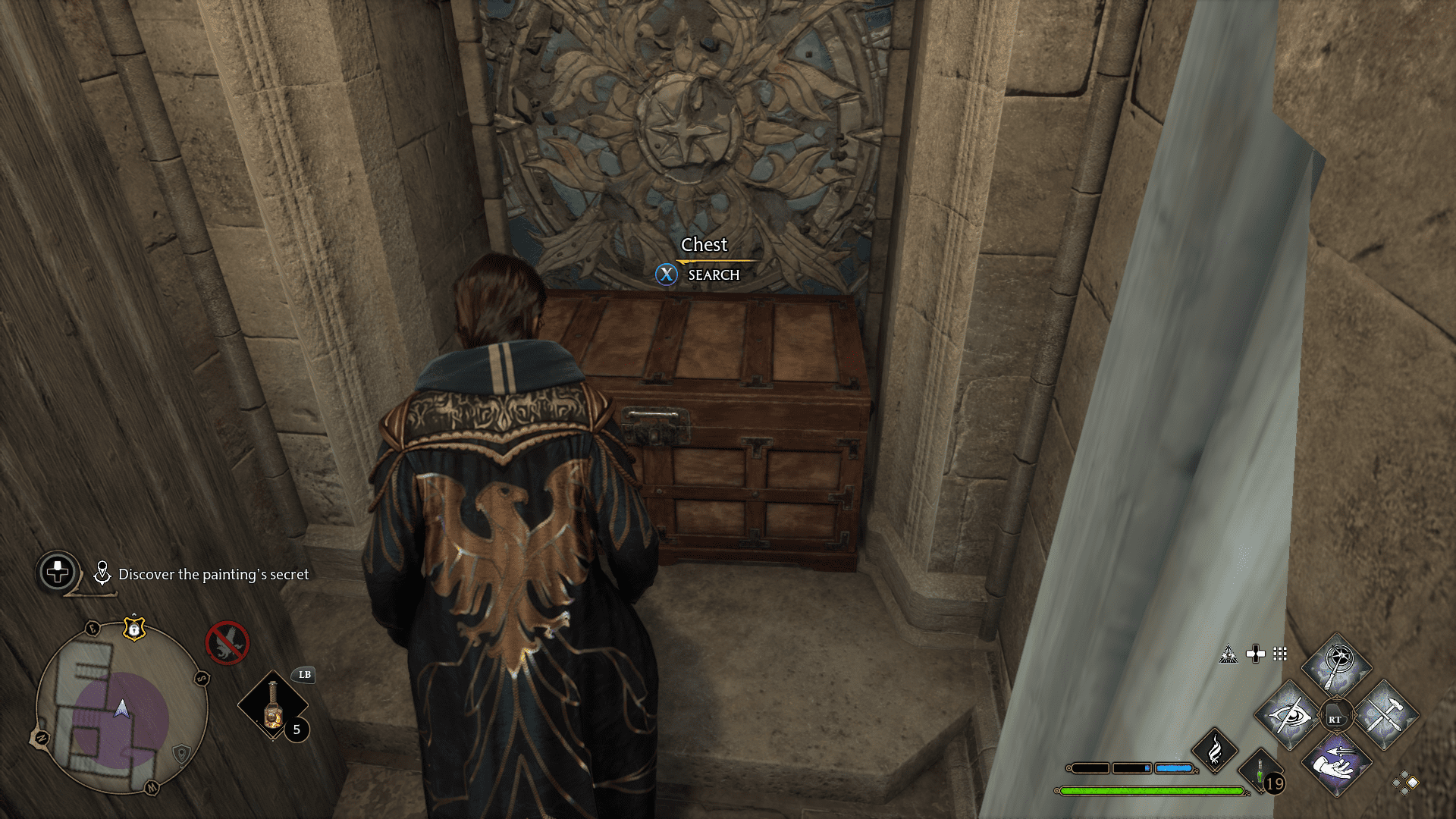Toggle the locked shield badge above the minimap
The image size is (1456, 819).
point(134,629)
